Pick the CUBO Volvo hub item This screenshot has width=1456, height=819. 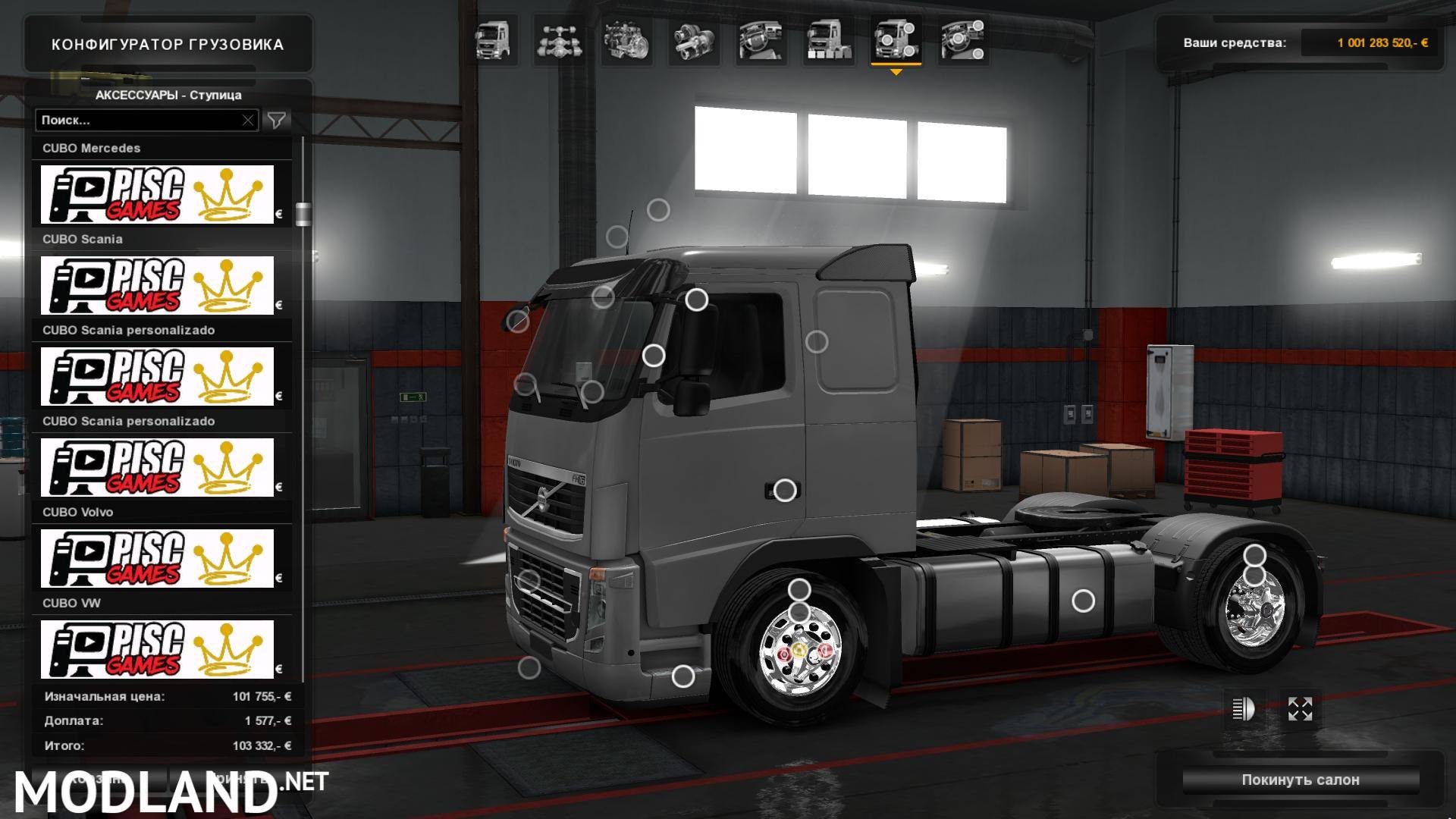[157, 558]
